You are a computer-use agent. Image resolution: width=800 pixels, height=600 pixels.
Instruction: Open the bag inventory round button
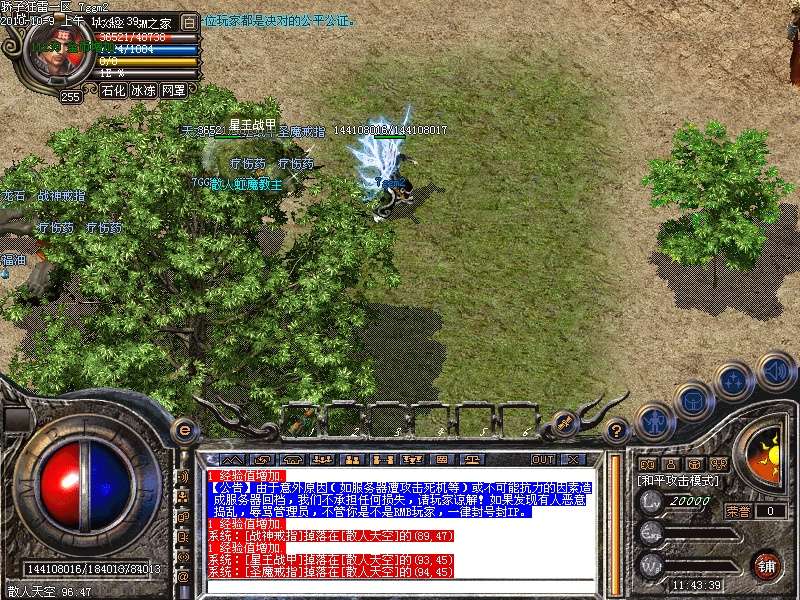693,400
